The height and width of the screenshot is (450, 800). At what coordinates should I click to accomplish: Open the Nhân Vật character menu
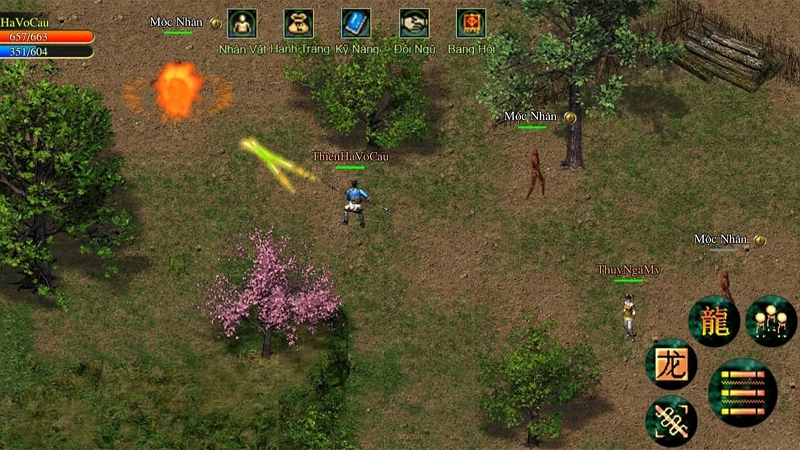[242, 23]
